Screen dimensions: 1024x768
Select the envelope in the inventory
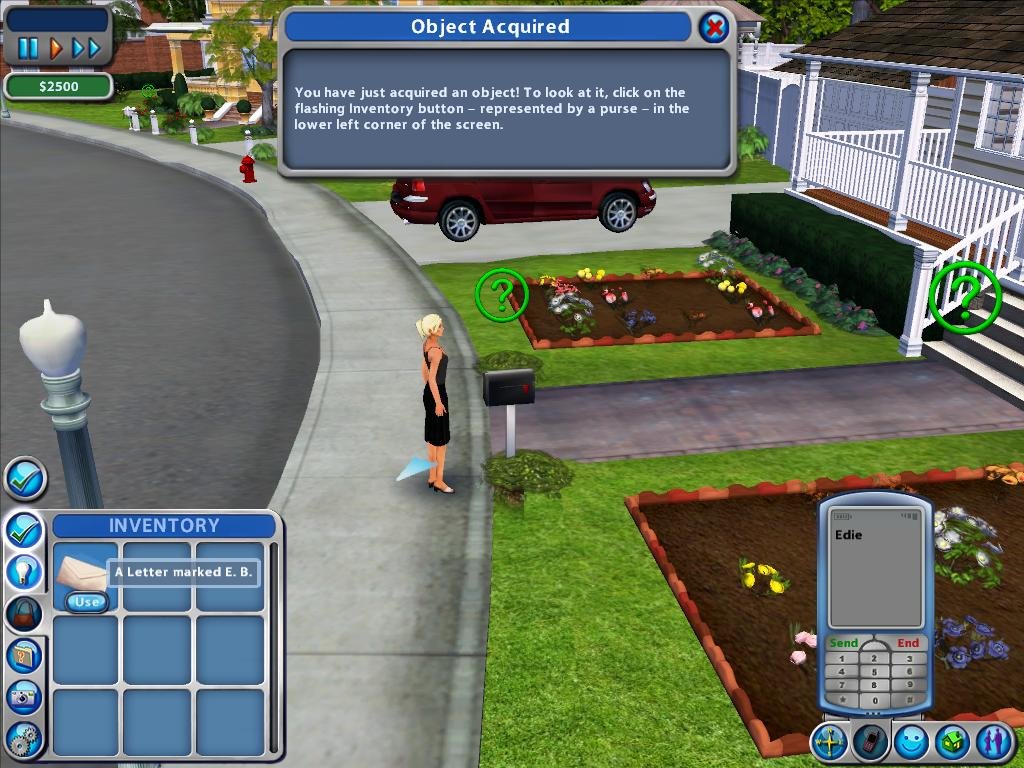click(x=81, y=571)
